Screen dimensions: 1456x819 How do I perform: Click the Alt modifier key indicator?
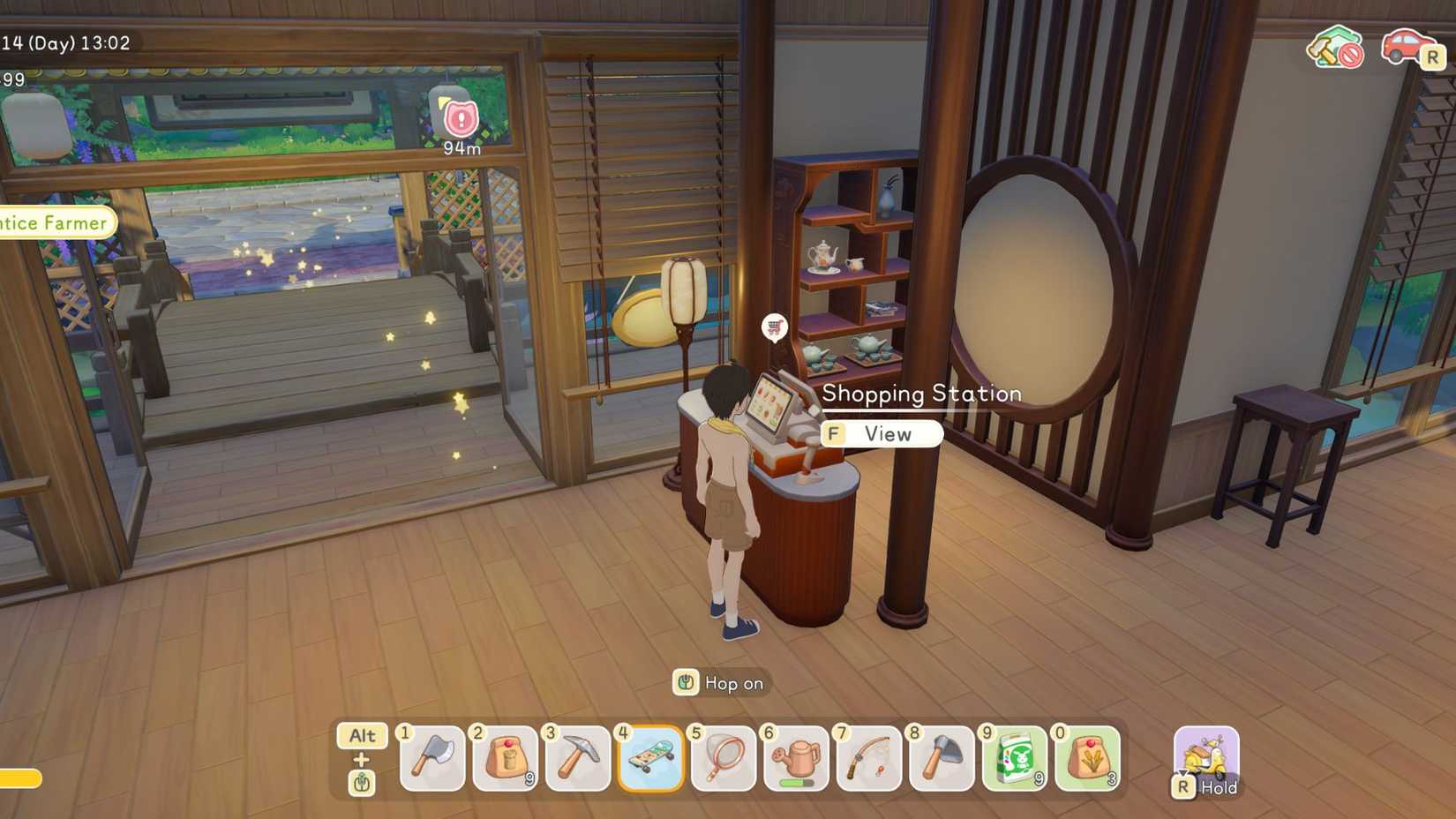click(x=361, y=736)
